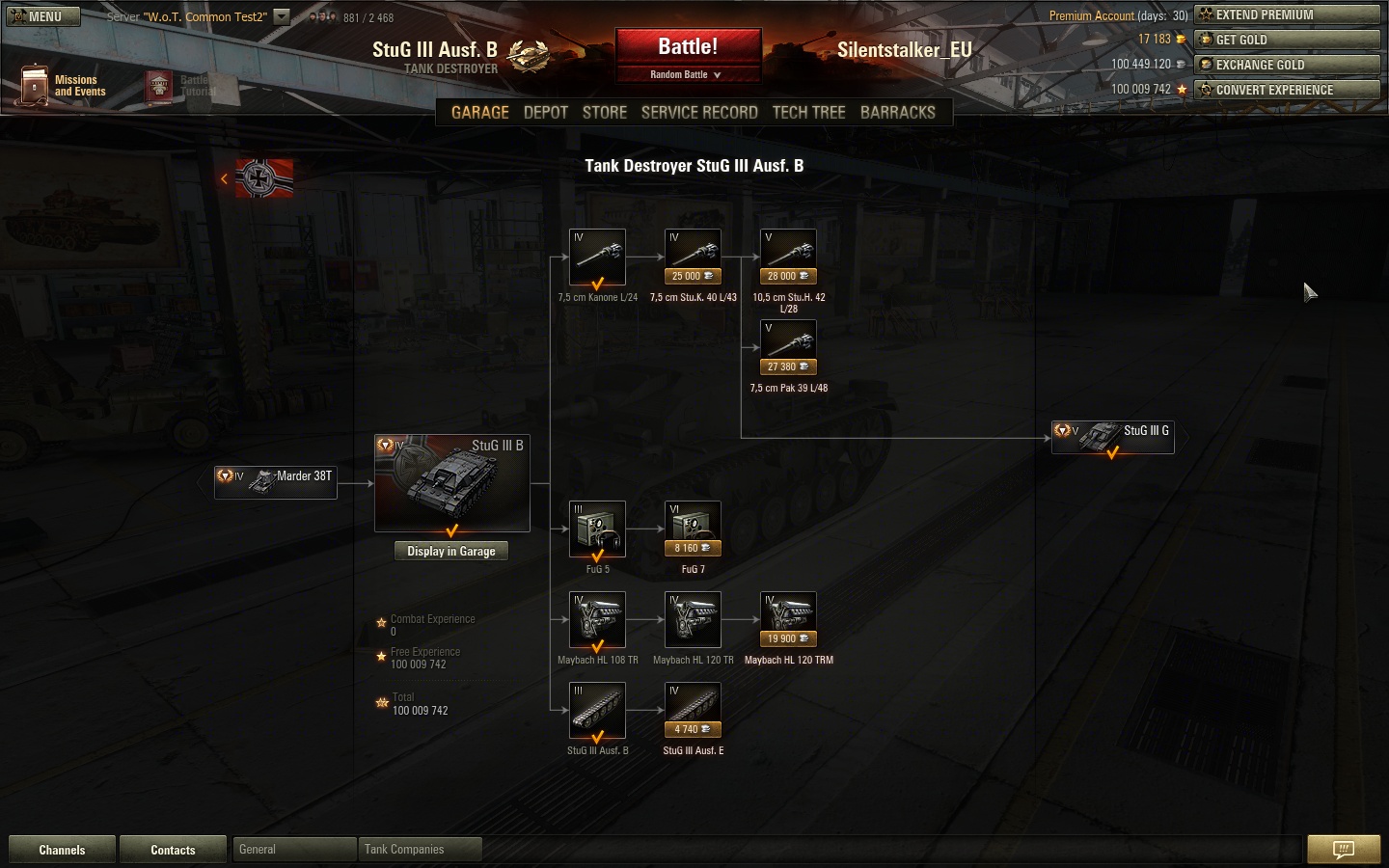Select the Marder 38T vehicle node

(x=276, y=481)
